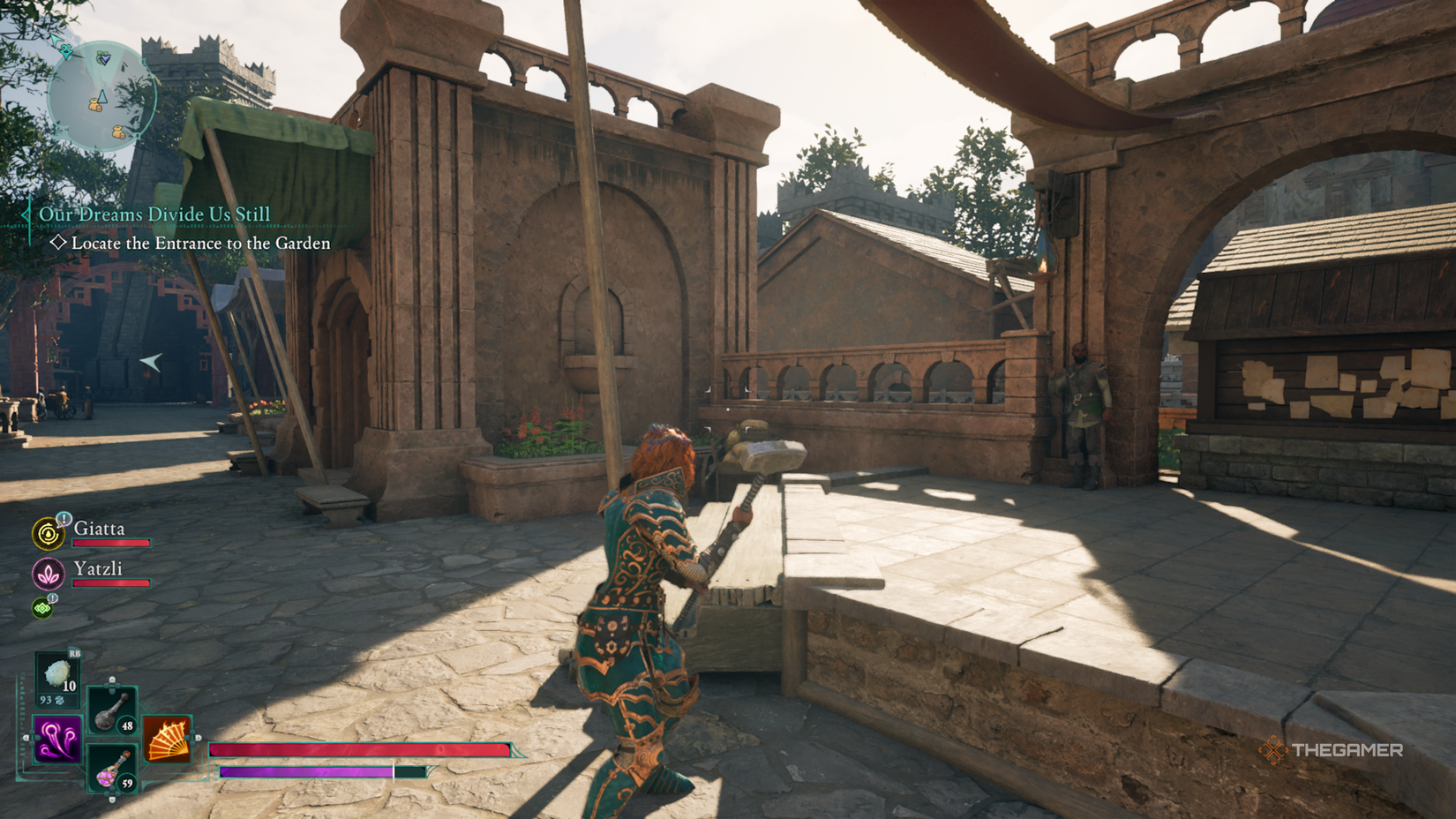Select the purple kinetic spell ability icon
Image resolution: width=1456 pixels, height=819 pixels.
click(56, 740)
